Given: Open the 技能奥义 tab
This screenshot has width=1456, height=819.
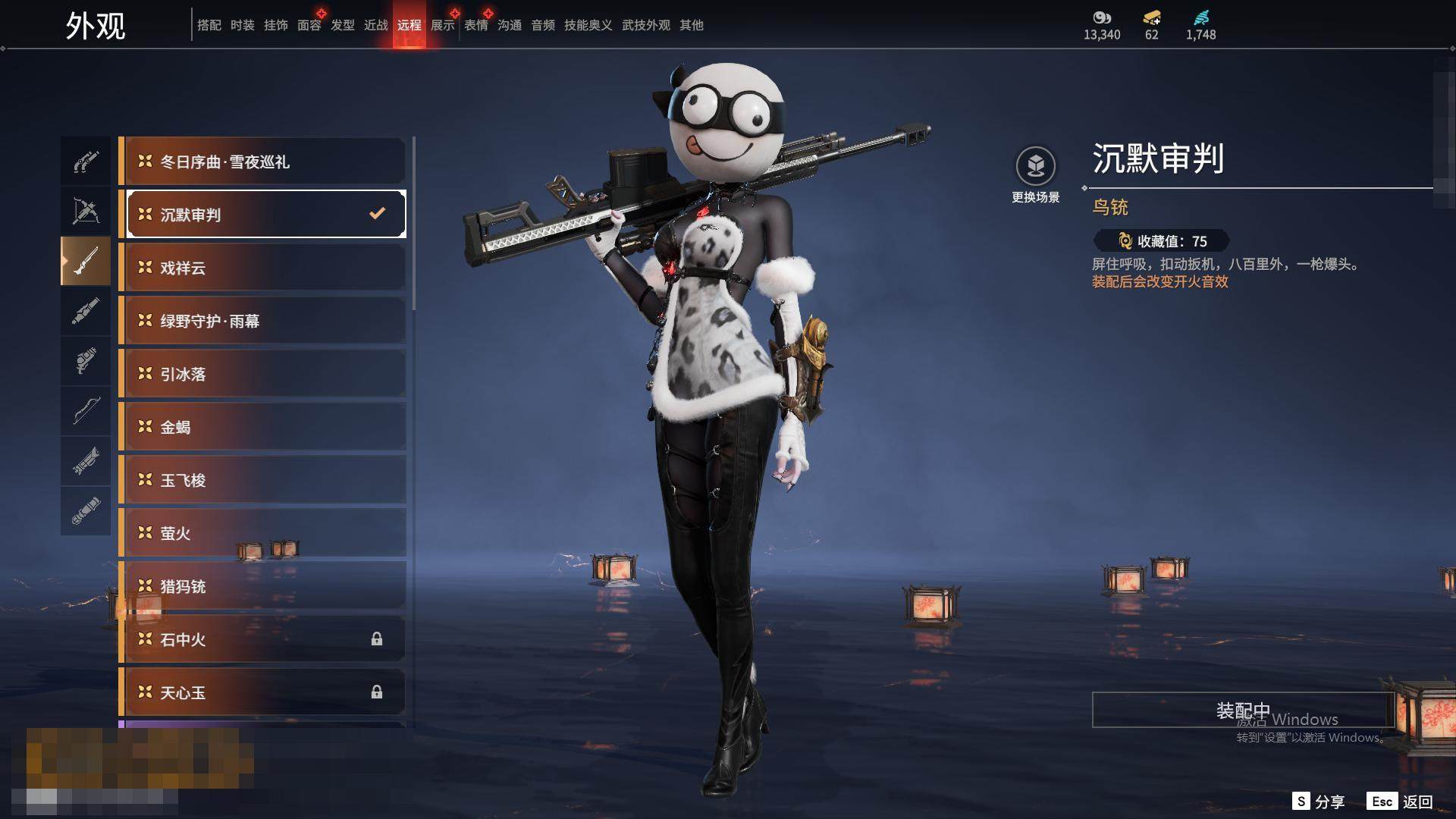Looking at the screenshot, I should pyautogui.click(x=588, y=25).
